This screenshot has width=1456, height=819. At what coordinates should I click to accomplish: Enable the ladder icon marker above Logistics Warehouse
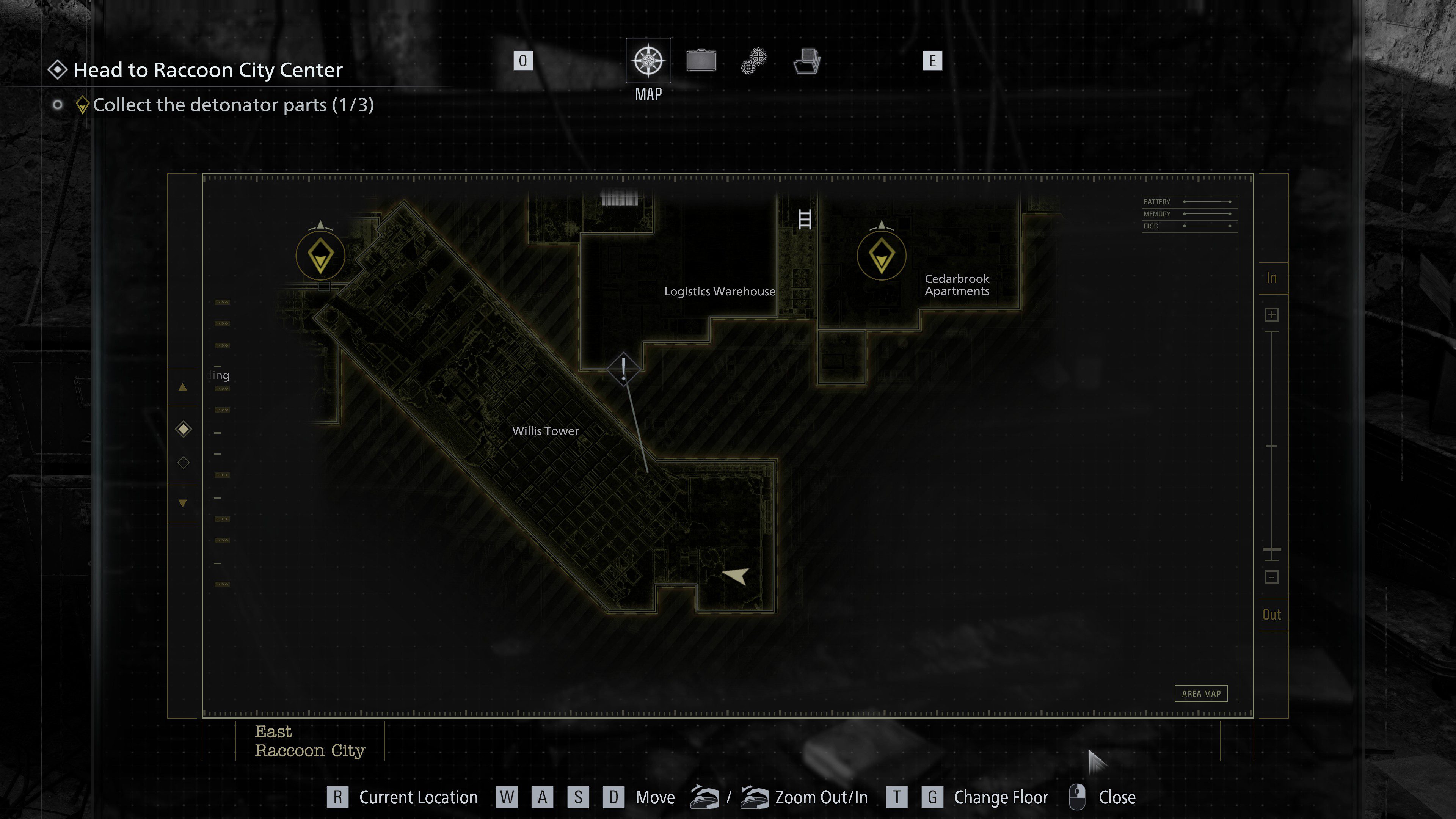[805, 220]
